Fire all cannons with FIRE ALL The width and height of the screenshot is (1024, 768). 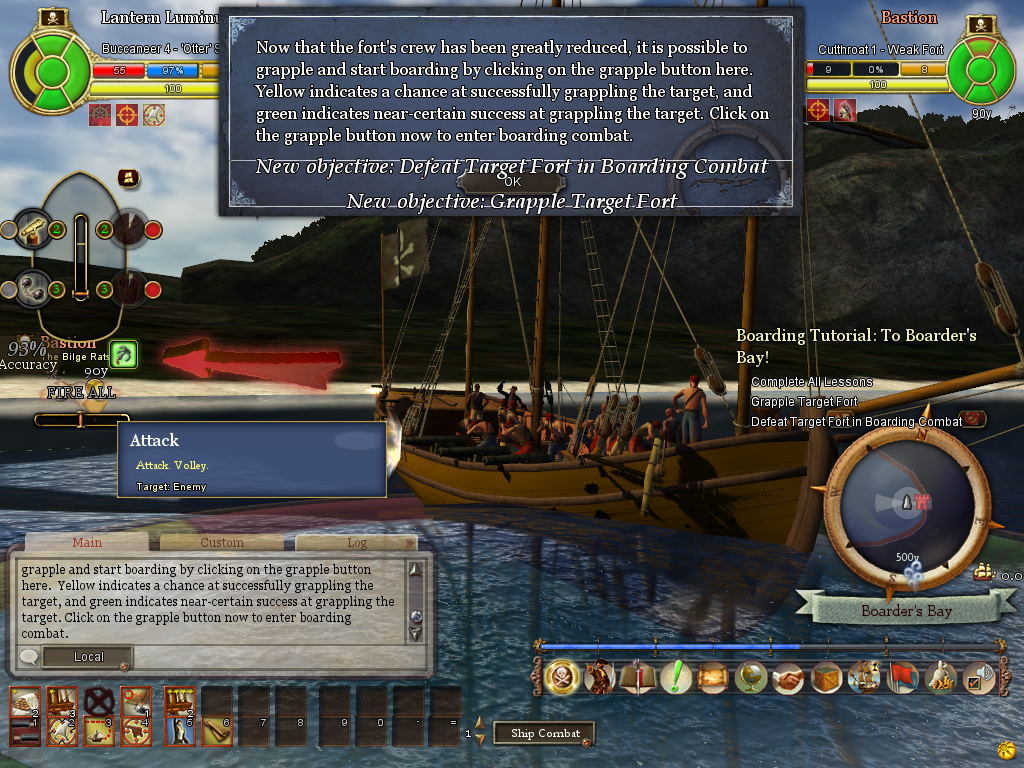pos(81,393)
